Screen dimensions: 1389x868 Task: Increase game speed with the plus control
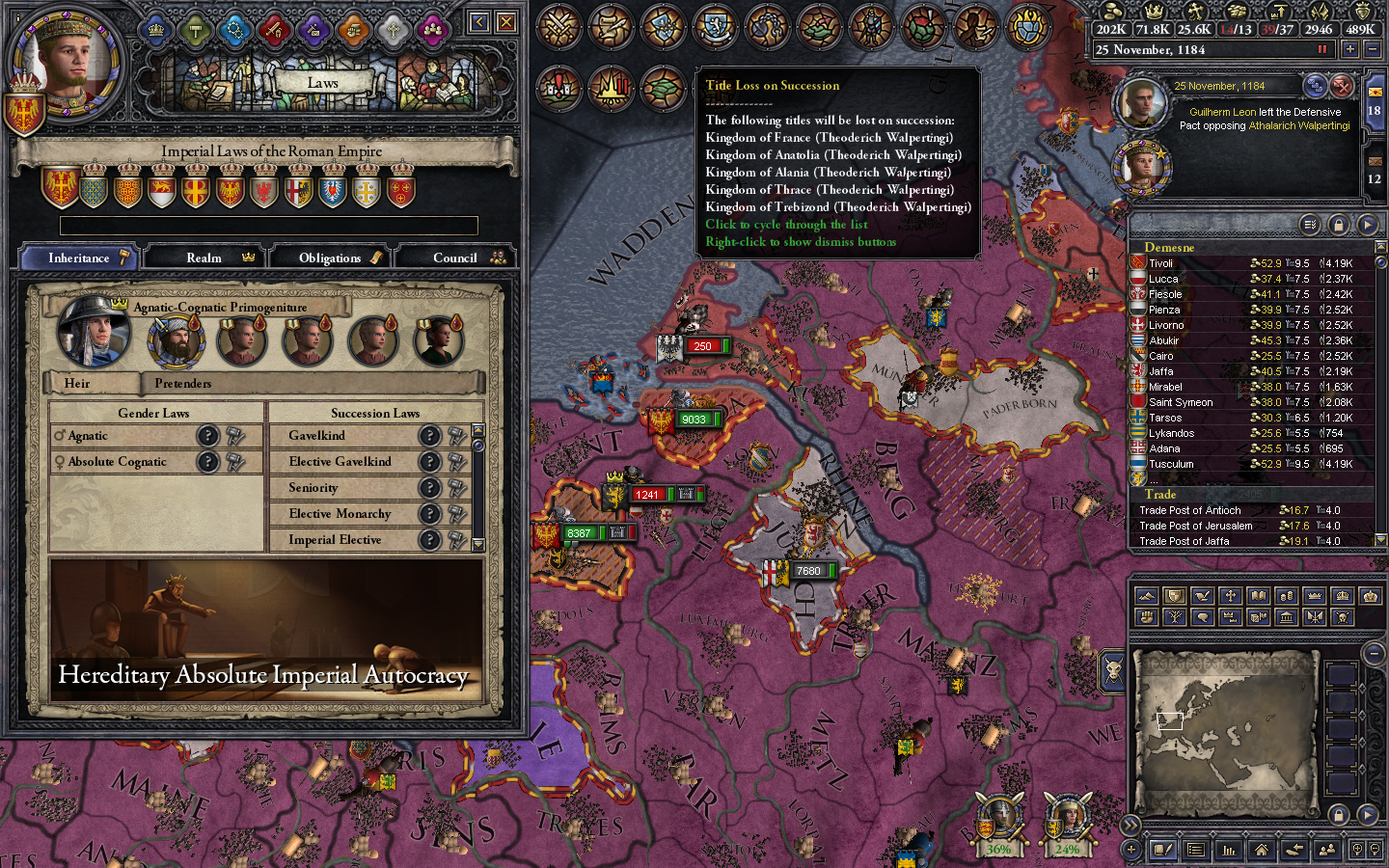(1350, 49)
